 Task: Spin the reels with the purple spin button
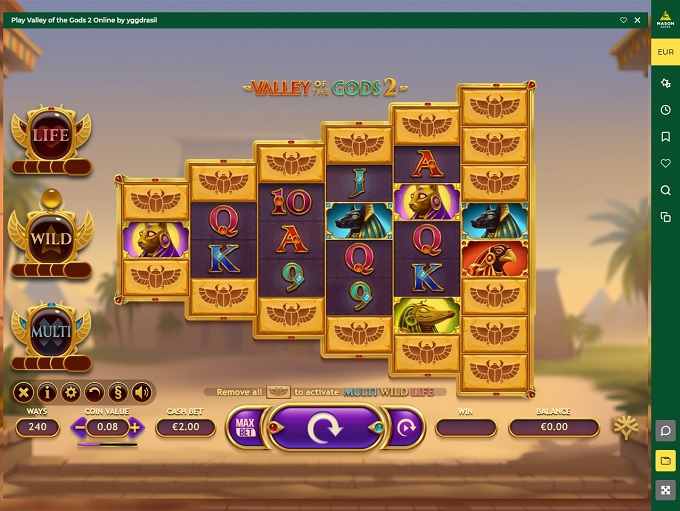tap(324, 428)
